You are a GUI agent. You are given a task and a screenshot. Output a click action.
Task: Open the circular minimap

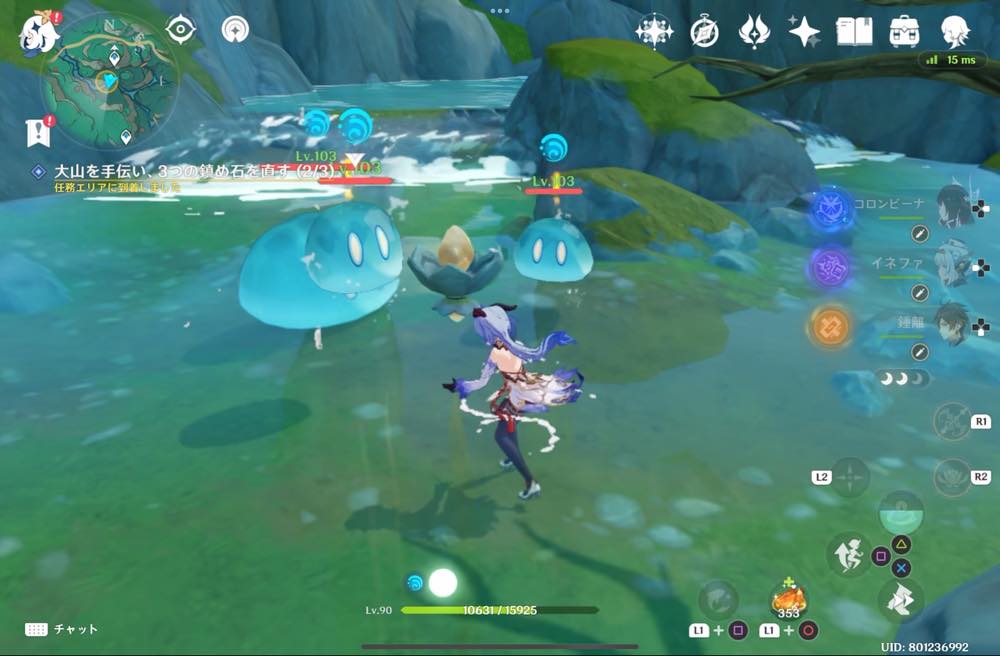[109, 80]
